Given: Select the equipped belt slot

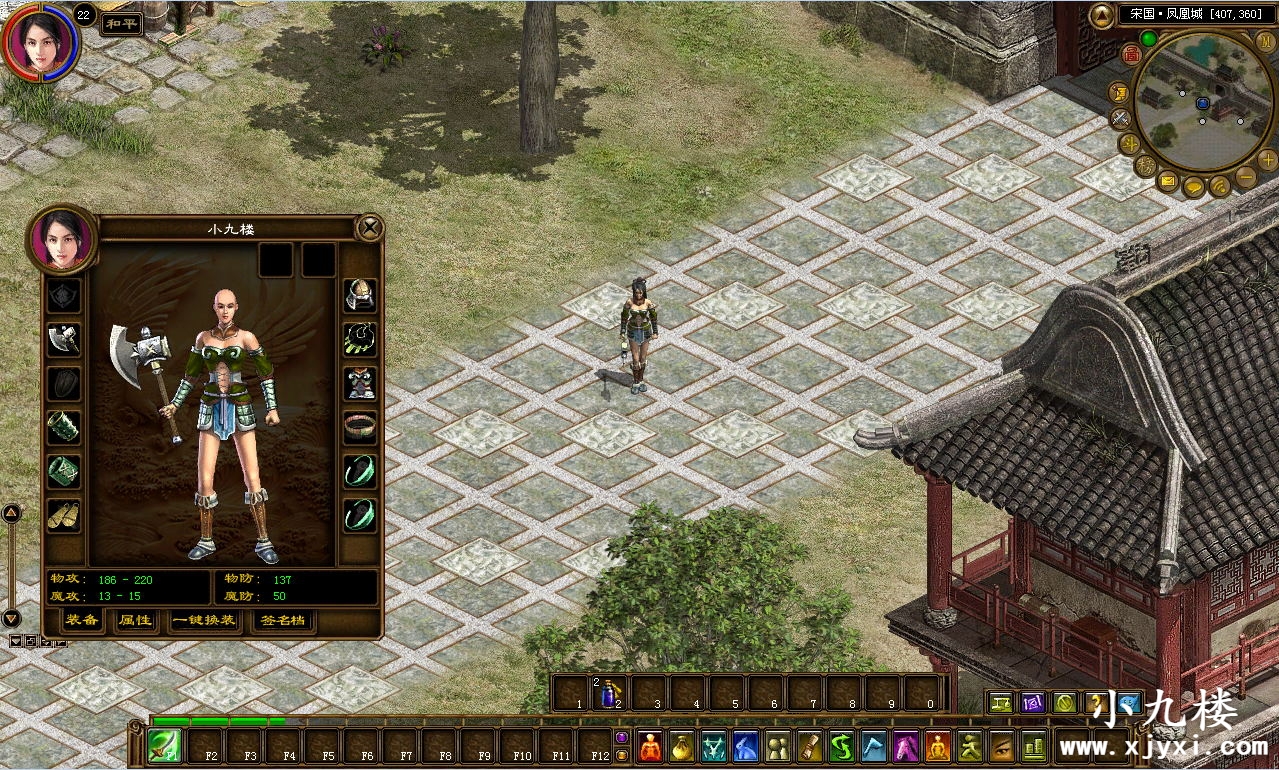Looking at the screenshot, I should [360, 427].
